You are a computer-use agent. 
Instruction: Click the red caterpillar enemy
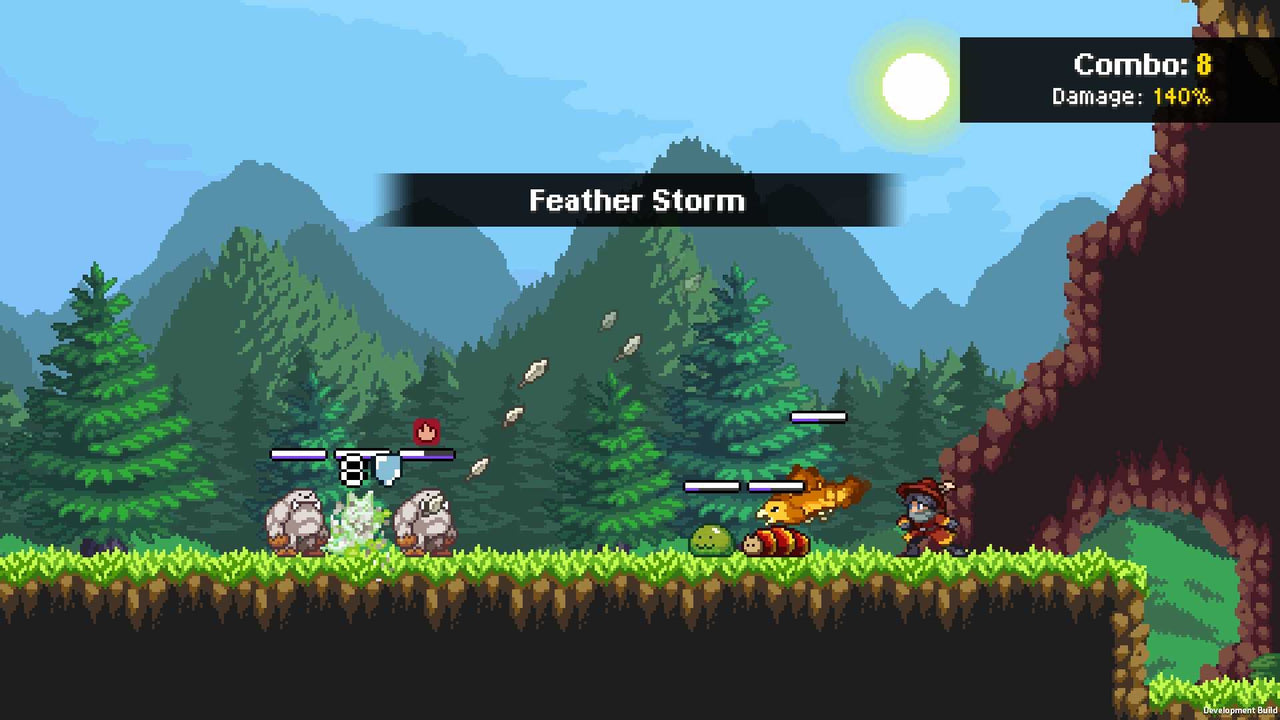[x=775, y=543]
